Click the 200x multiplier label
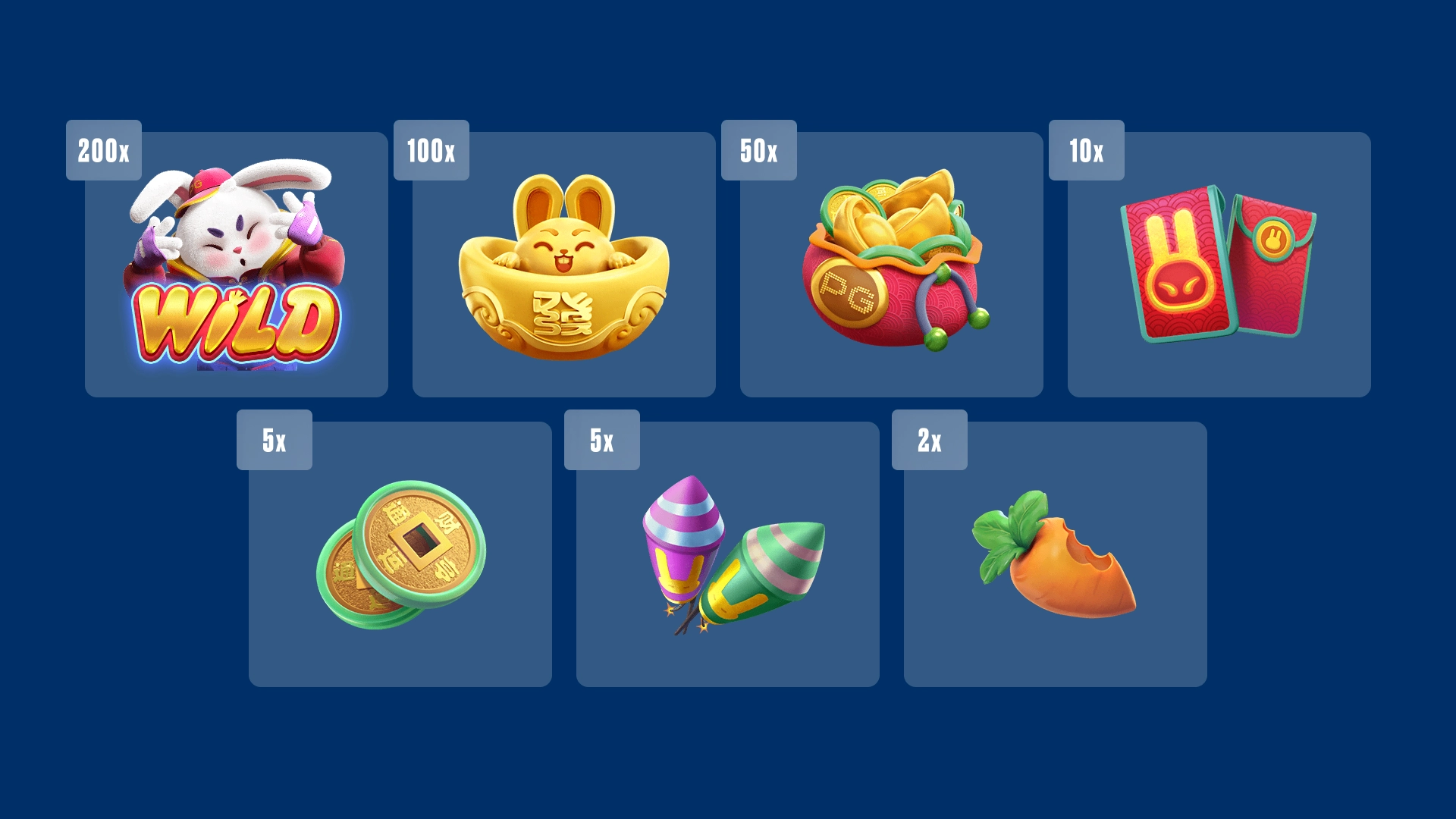Image resolution: width=1456 pixels, height=819 pixels. (103, 150)
